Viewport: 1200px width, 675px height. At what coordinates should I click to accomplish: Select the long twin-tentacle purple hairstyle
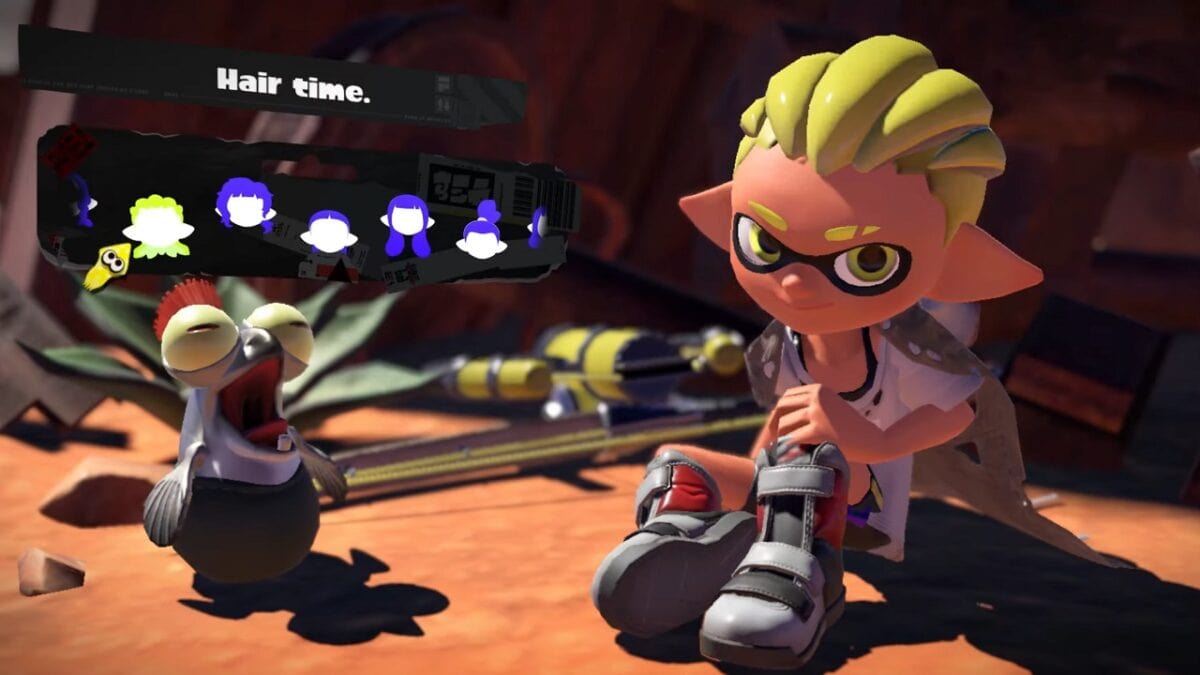(x=407, y=224)
